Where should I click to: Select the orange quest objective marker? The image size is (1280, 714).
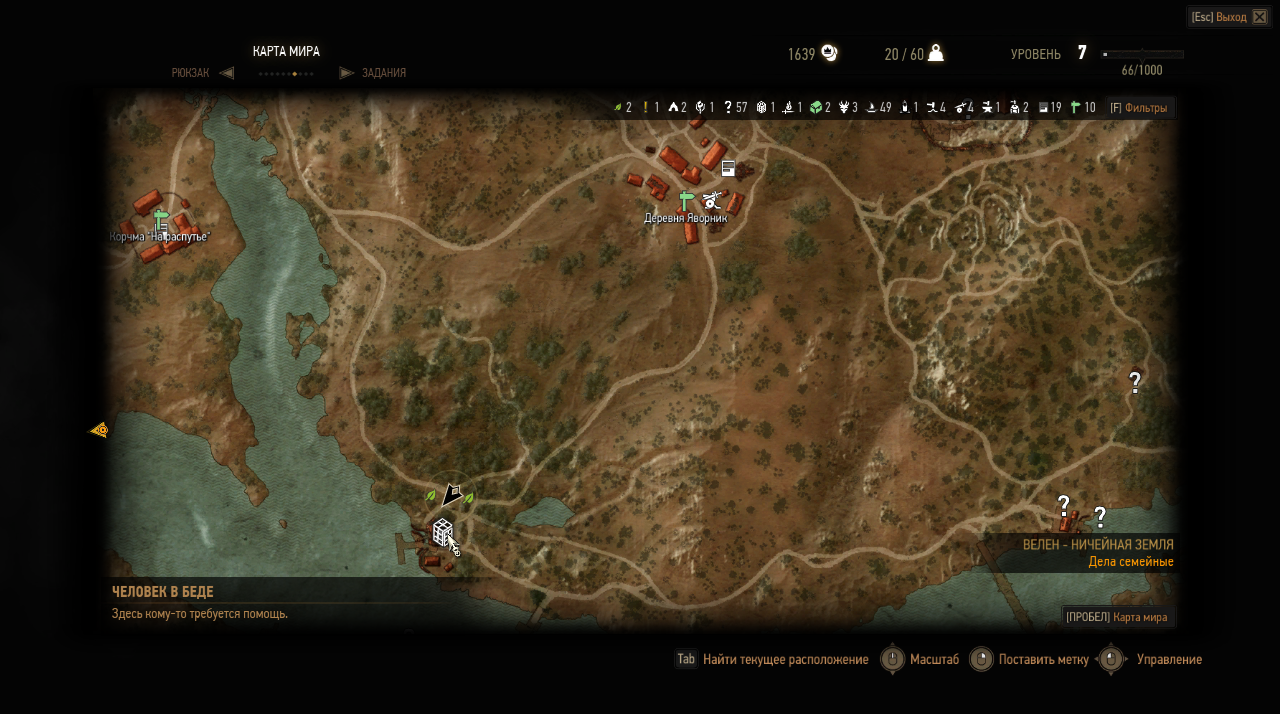tap(99, 430)
